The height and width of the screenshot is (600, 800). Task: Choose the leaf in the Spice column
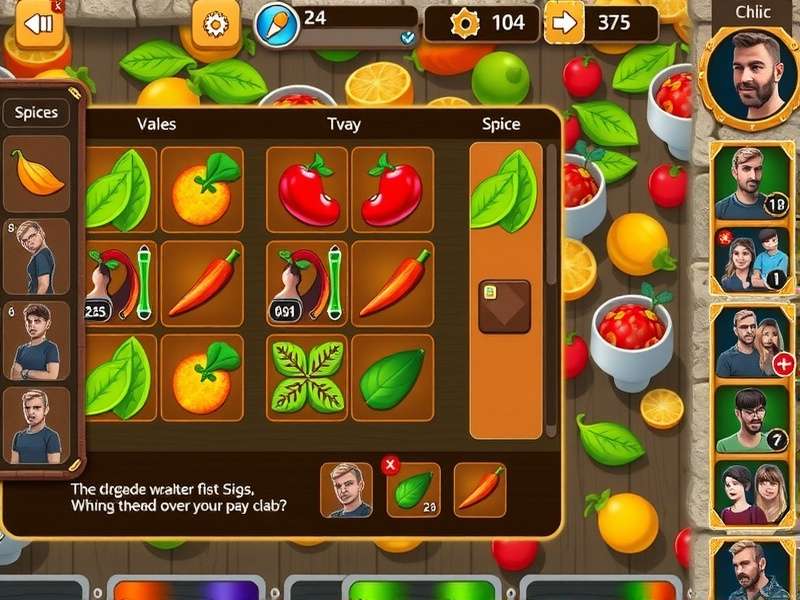[504, 190]
